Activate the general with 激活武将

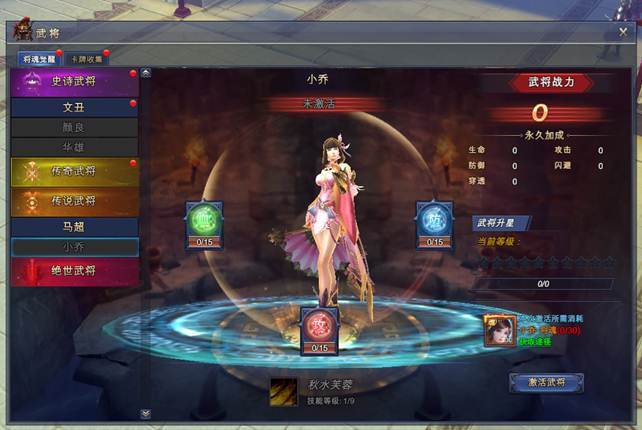[545, 382]
